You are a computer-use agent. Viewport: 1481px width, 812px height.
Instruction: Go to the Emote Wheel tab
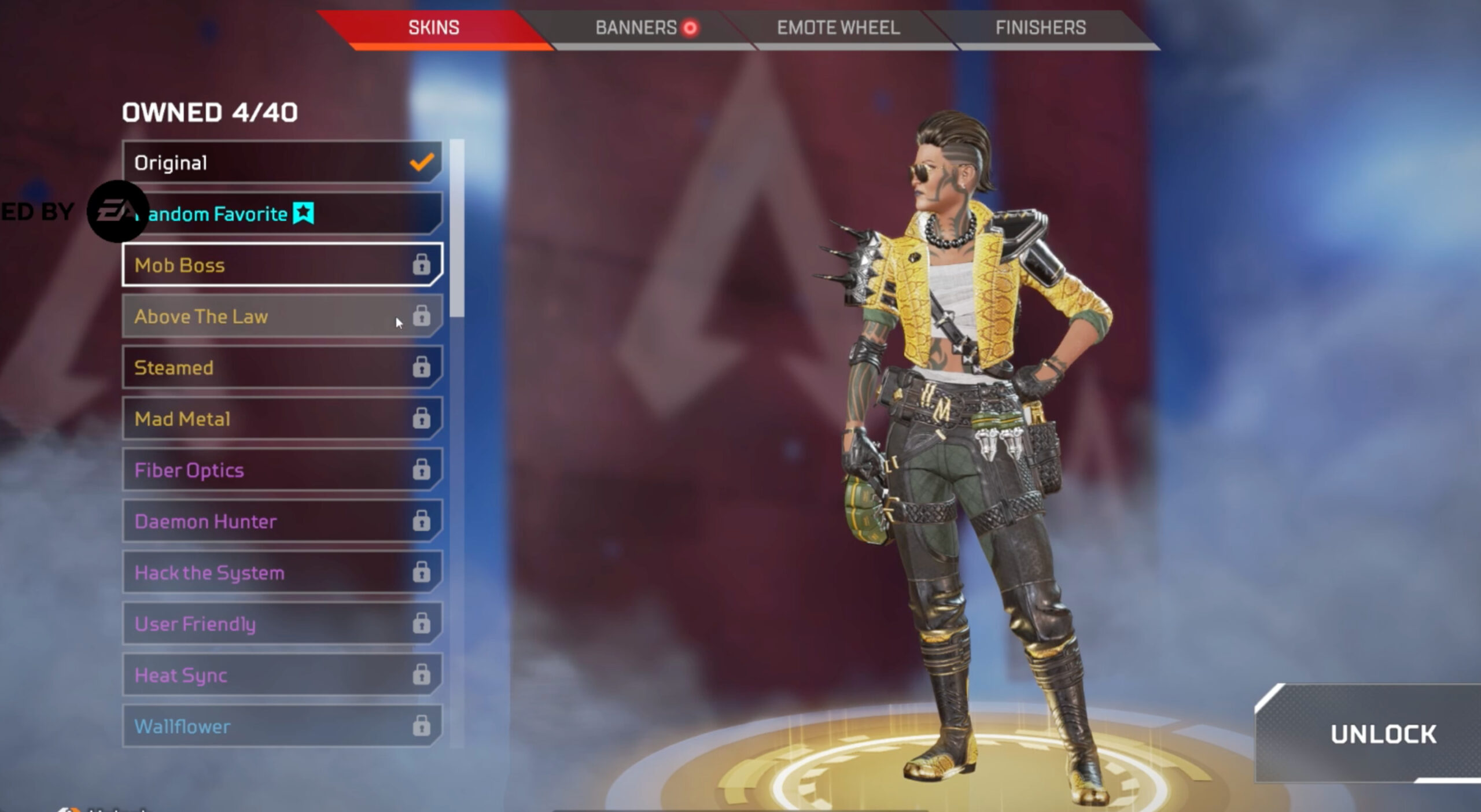tap(838, 28)
